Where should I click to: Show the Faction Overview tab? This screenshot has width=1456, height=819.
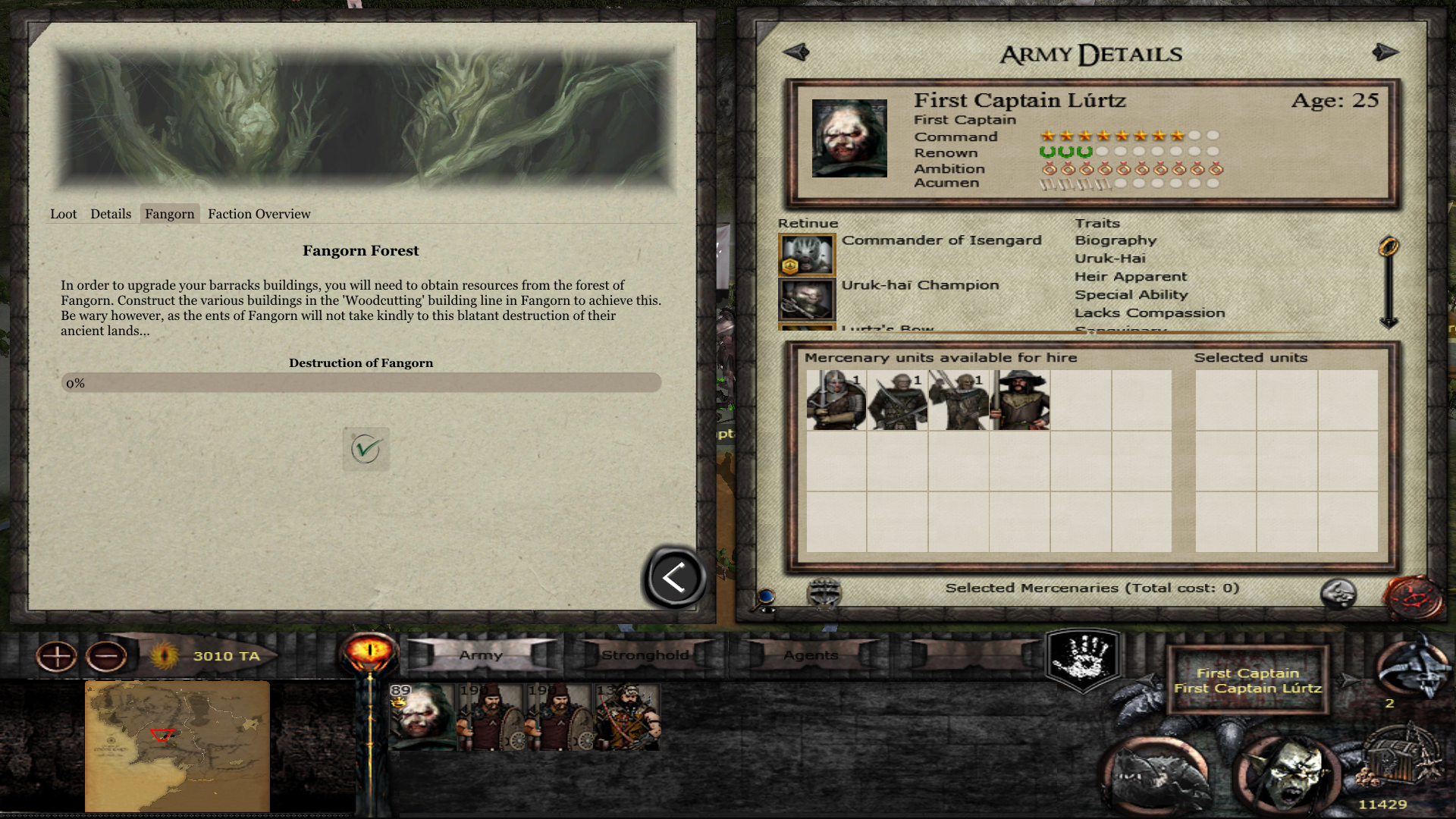pos(259,214)
